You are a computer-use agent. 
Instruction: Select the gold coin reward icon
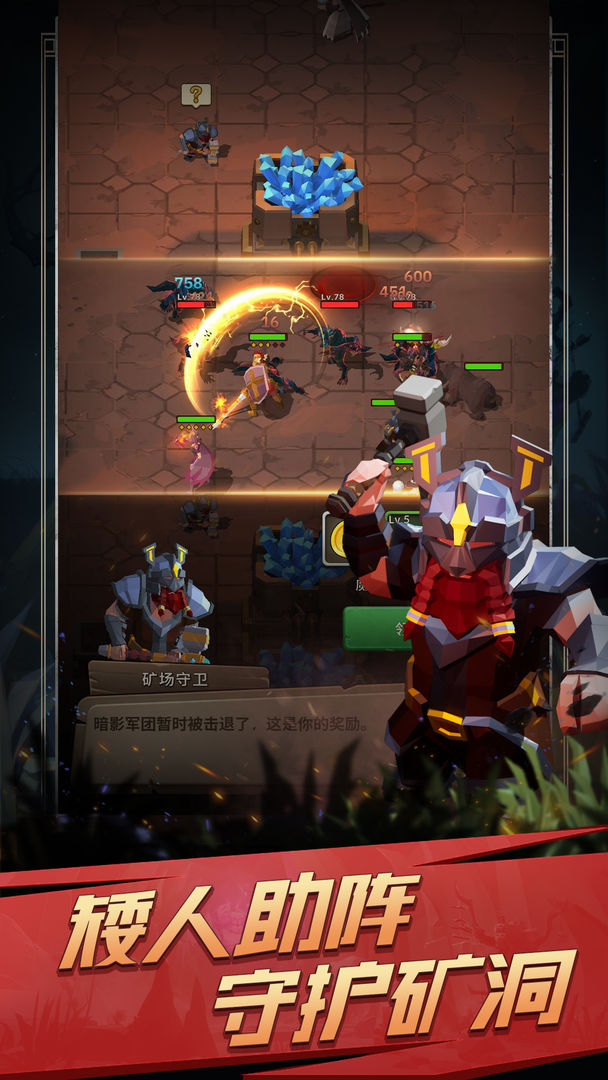pyautogui.click(x=338, y=538)
